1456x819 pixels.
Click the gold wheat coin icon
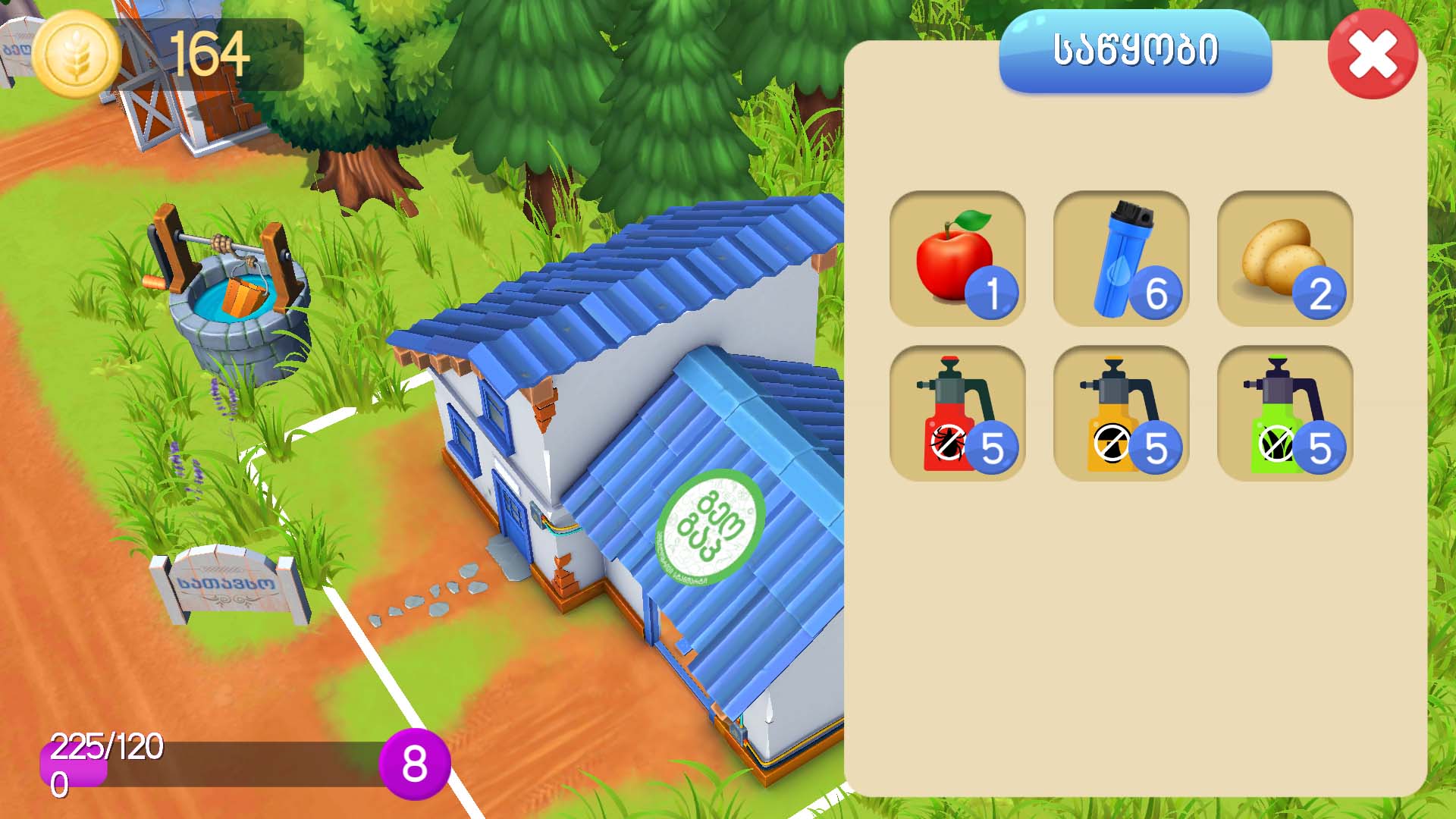pyautogui.click(x=77, y=55)
